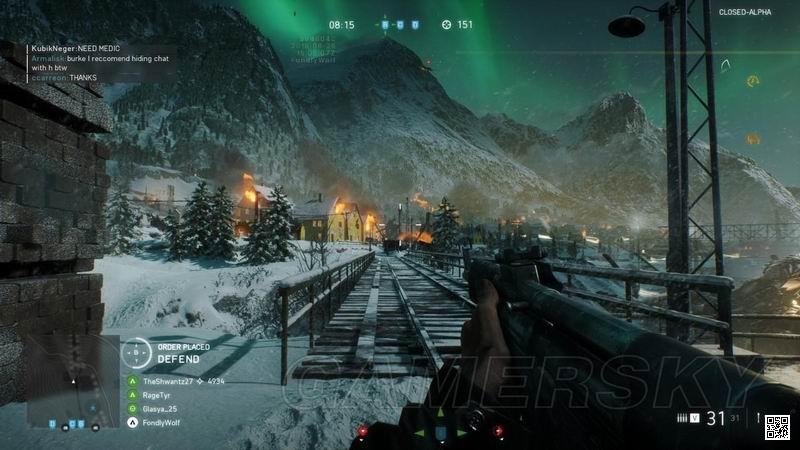Viewport: 800px width, 450px height.
Task: Select the Defend order compass icon
Action: 137,353
